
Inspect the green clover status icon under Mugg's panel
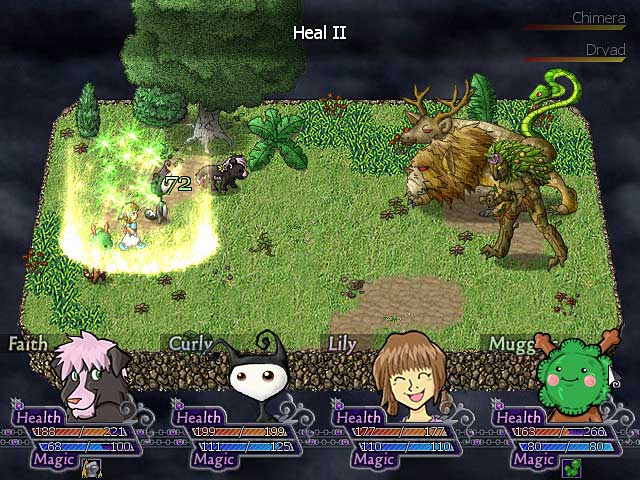[x=571, y=467]
